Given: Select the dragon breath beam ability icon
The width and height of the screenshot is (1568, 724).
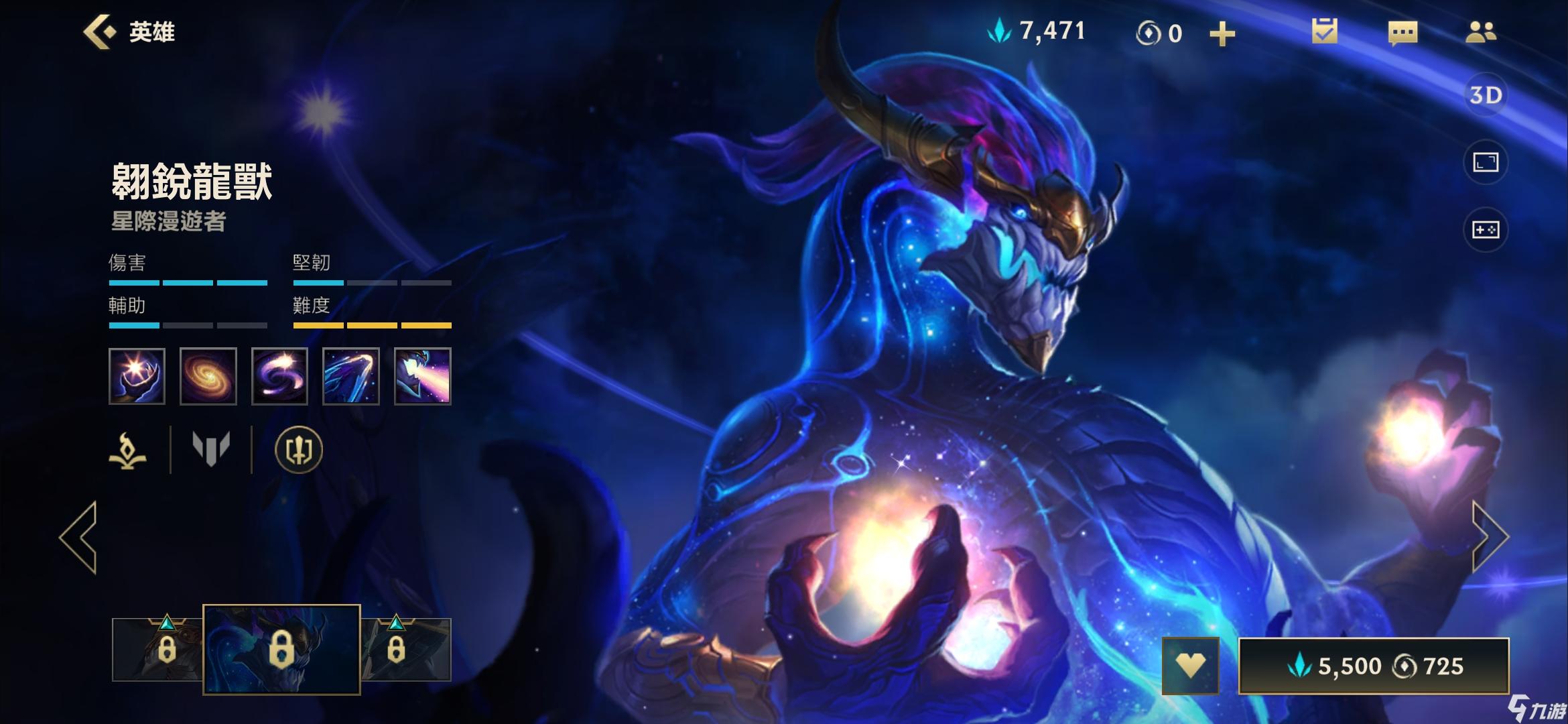Looking at the screenshot, I should [x=422, y=376].
